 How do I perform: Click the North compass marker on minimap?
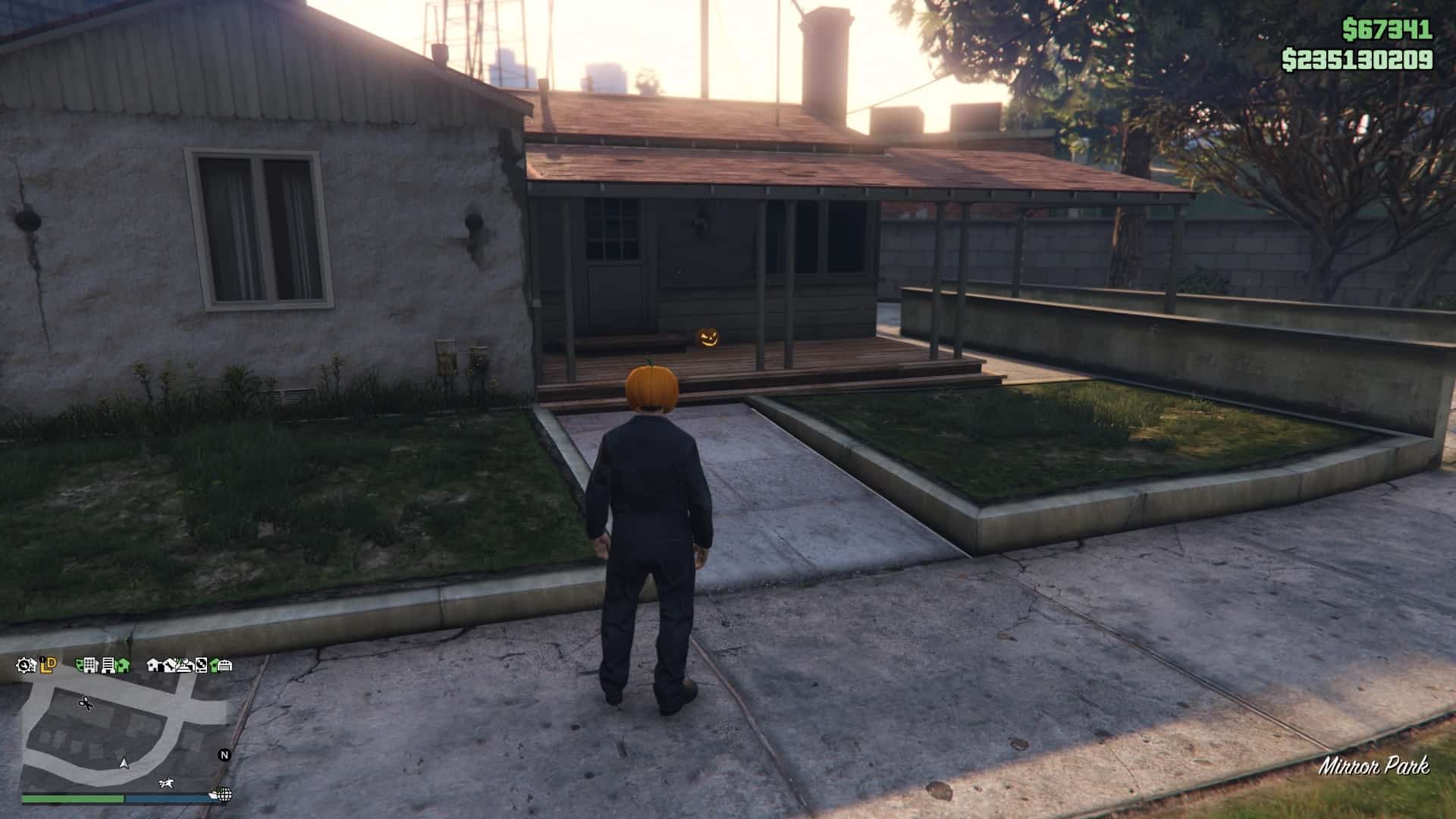tap(224, 755)
